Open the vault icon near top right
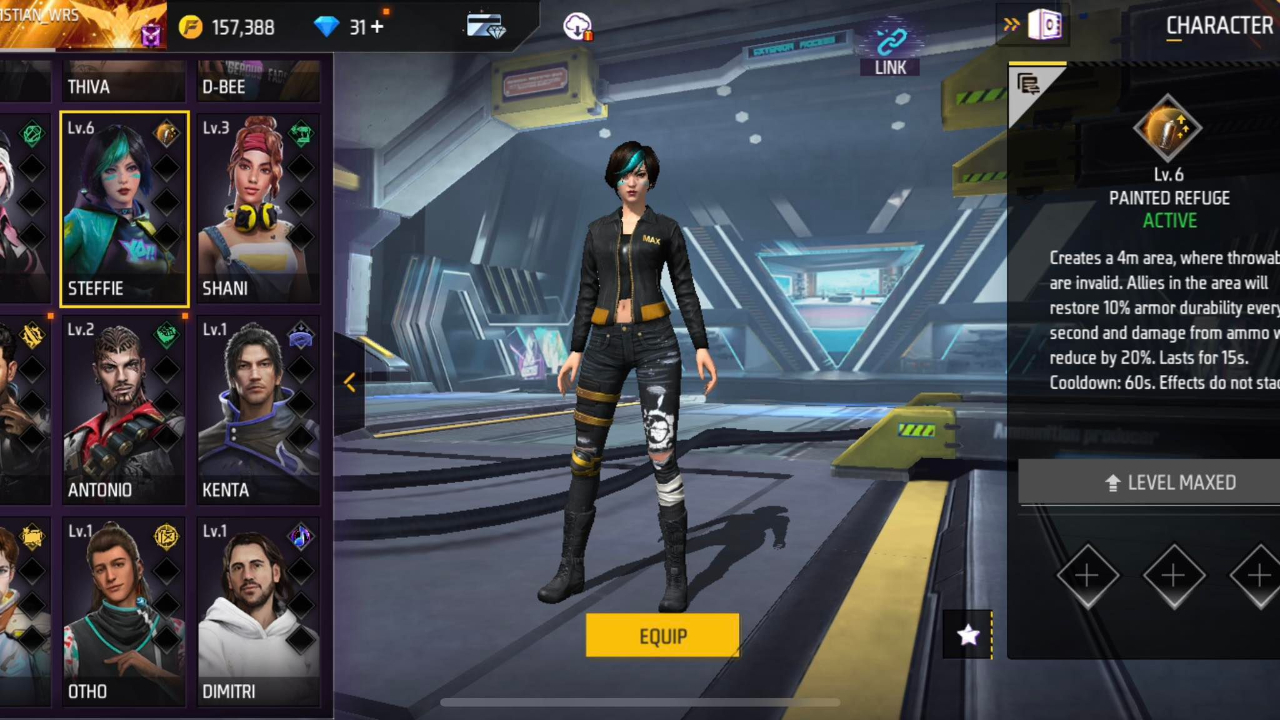 1045,25
